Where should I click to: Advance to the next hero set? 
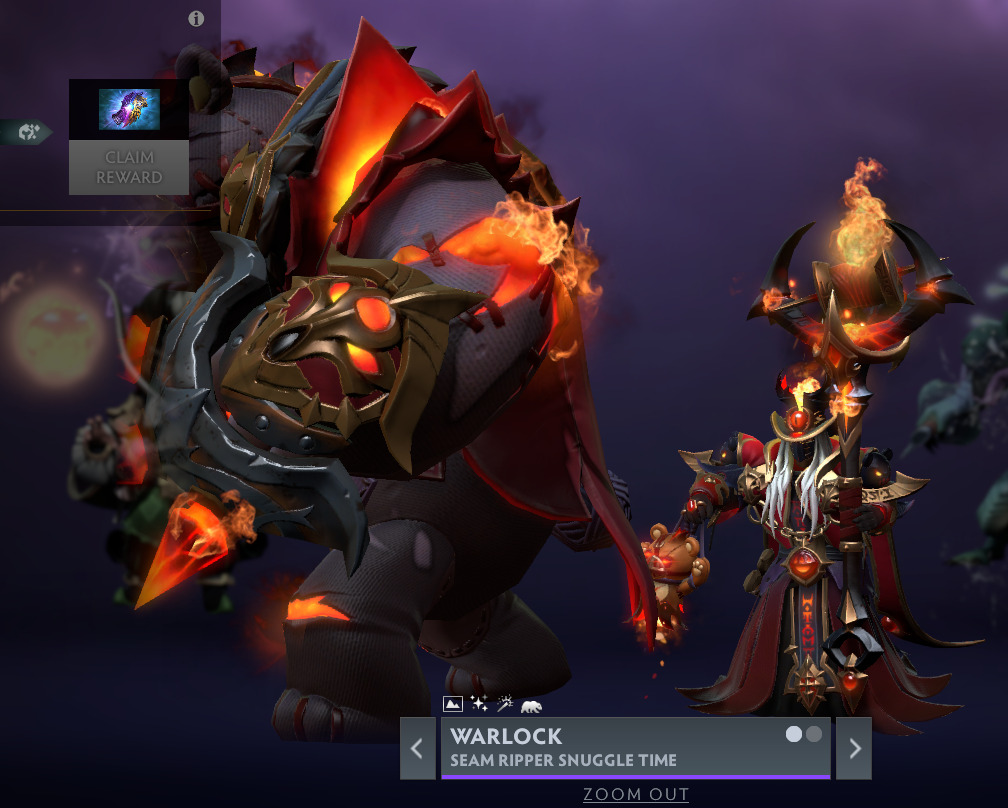tap(854, 748)
